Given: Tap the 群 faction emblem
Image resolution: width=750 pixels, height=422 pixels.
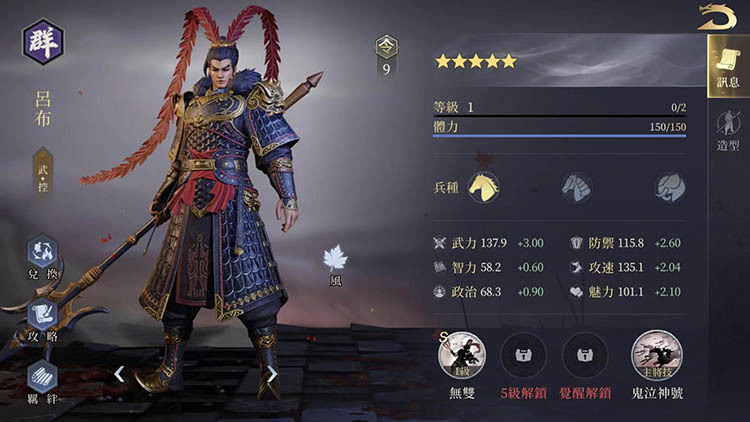Looking at the screenshot, I should (44, 42).
